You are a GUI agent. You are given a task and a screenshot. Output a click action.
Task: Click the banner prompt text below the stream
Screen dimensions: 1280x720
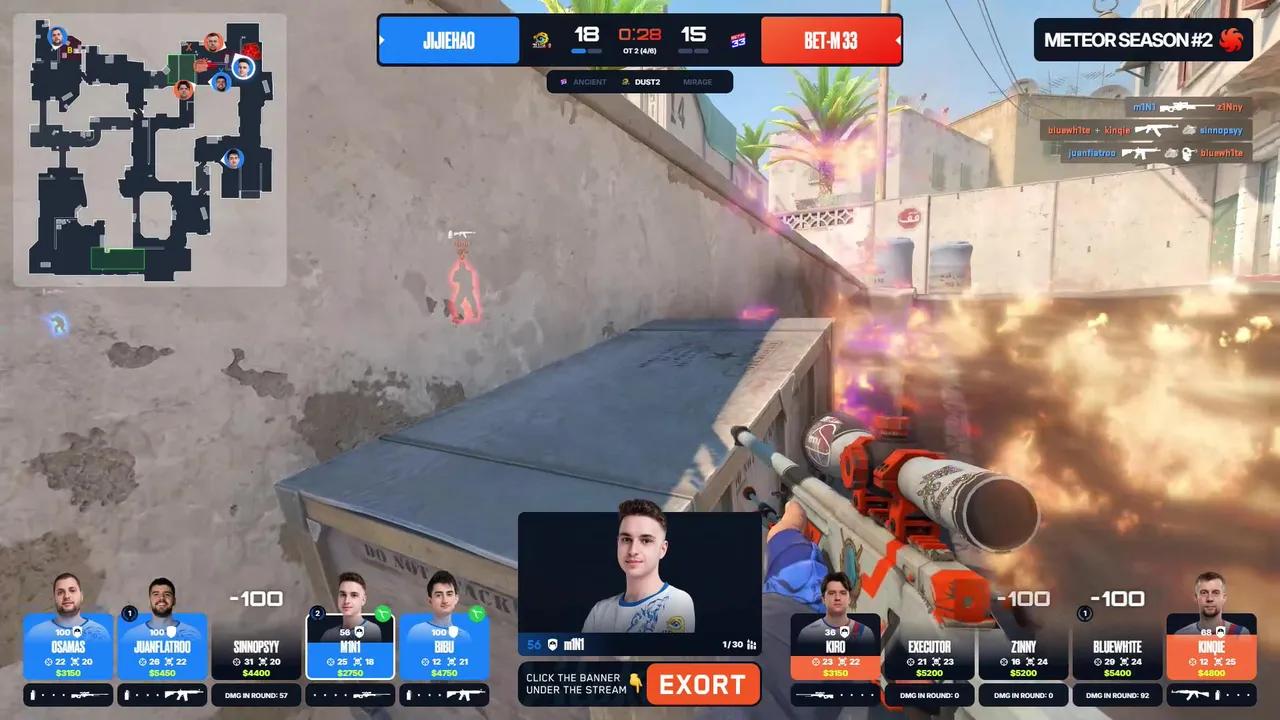(x=578, y=683)
